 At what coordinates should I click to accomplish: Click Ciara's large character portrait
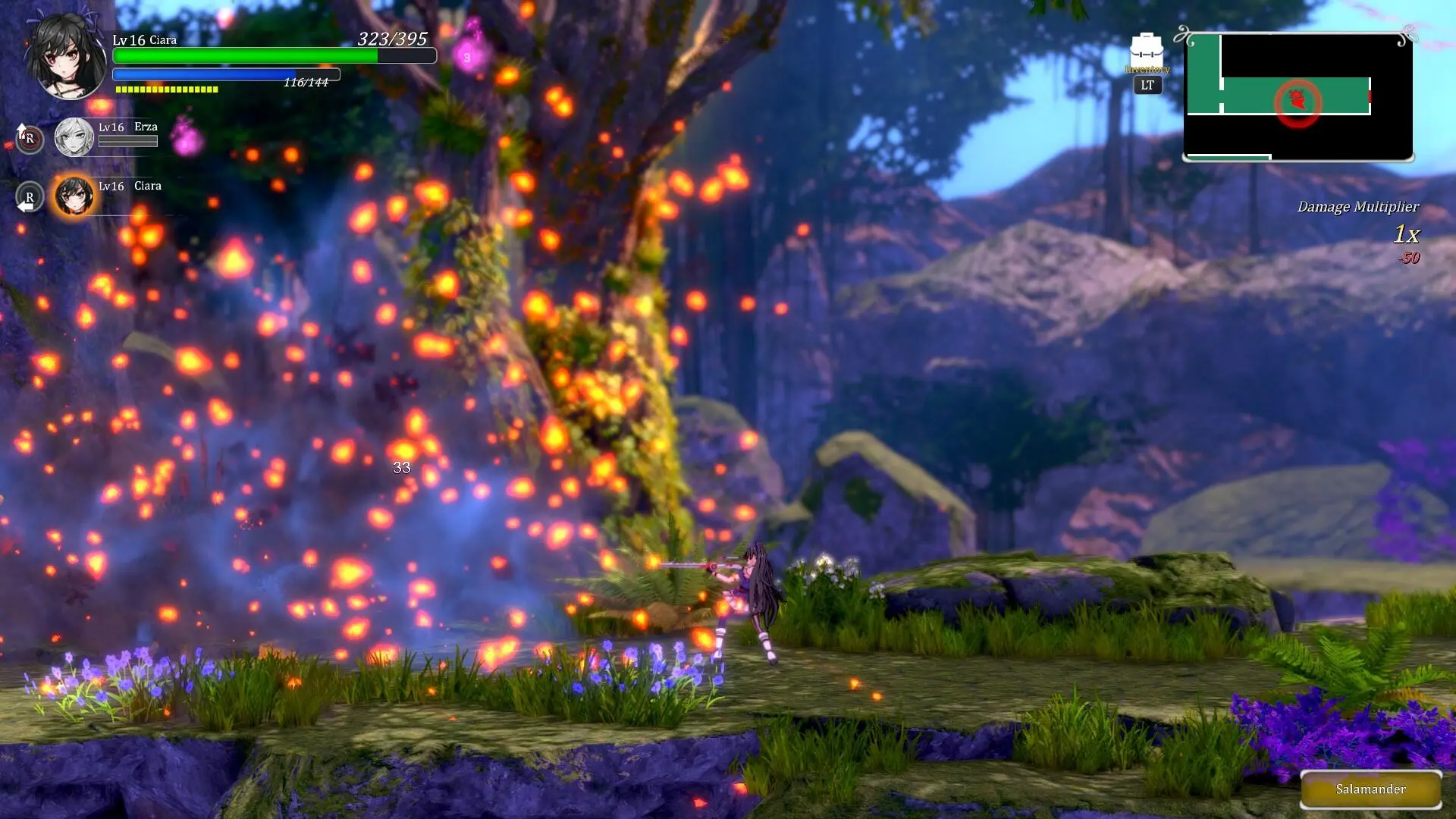[x=66, y=58]
